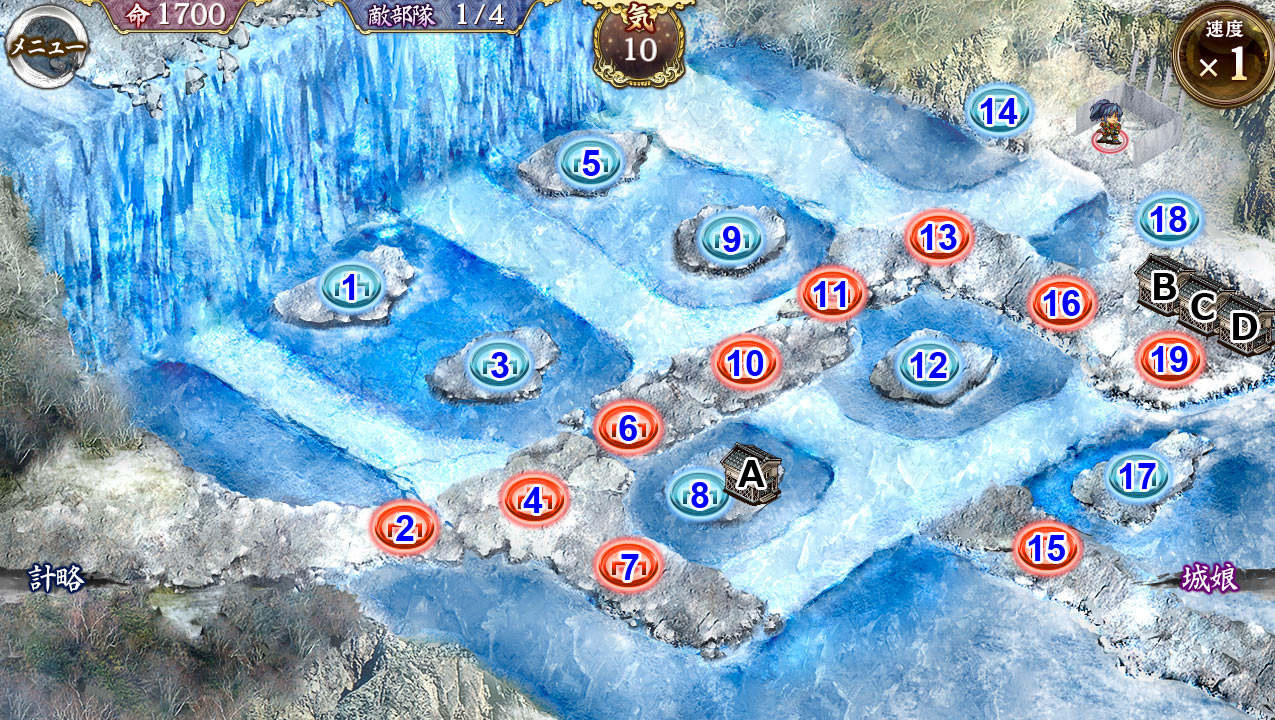Select red deployment slot number 15
The width and height of the screenshot is (1275, 720).
(x=1047, y=548)
